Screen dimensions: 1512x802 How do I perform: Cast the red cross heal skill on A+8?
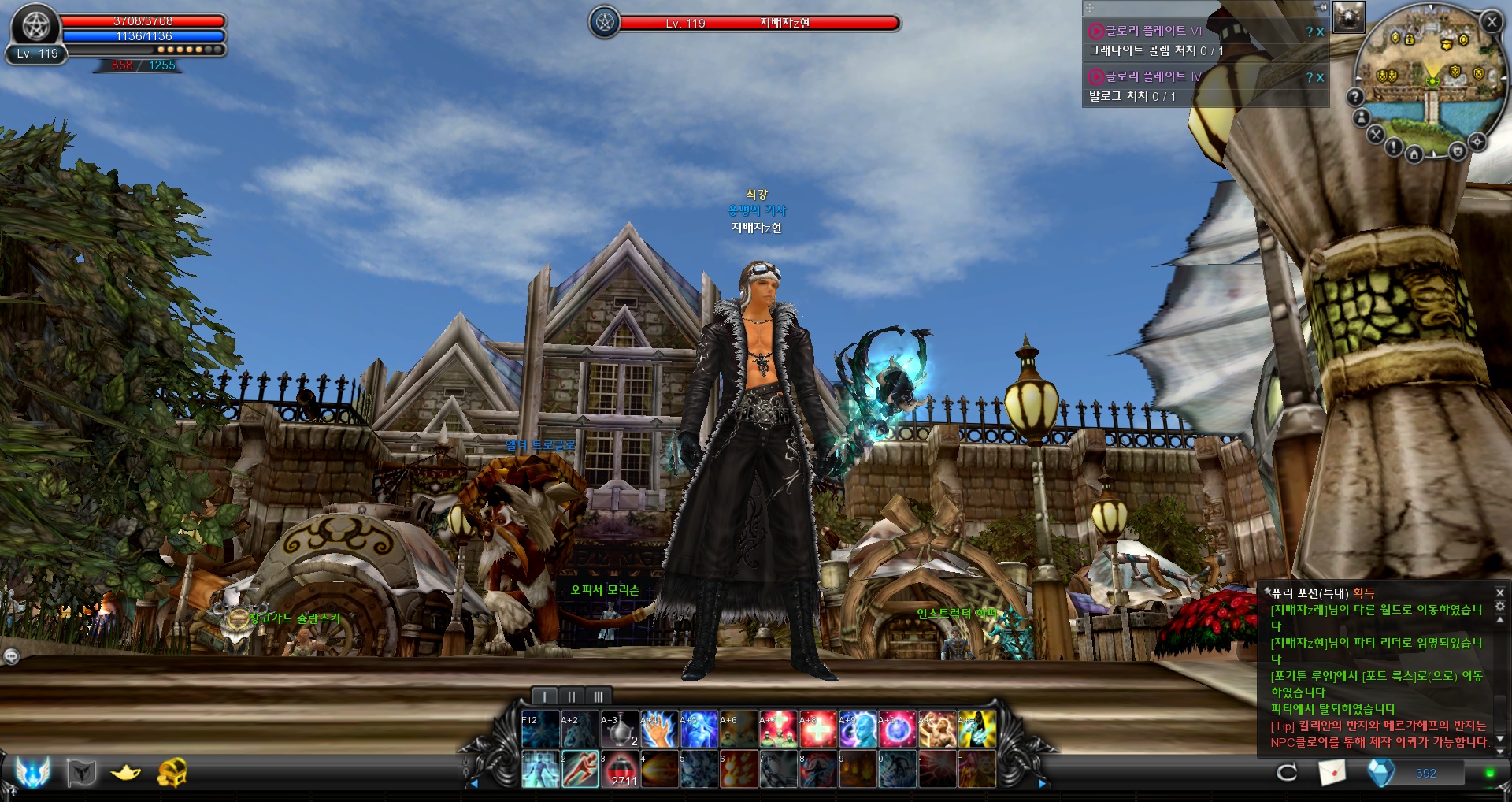818,729
